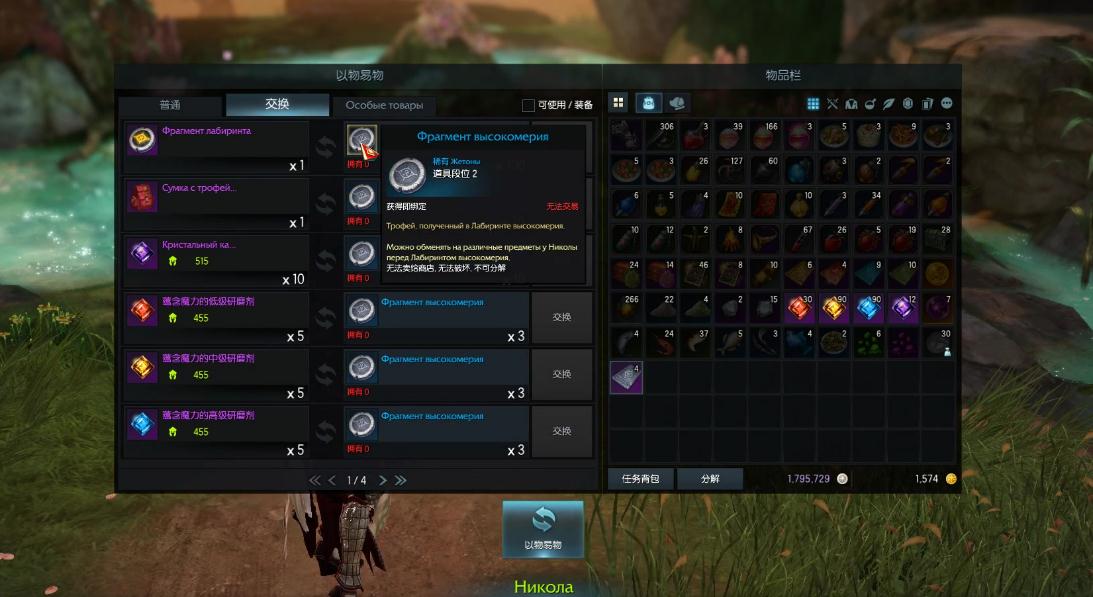Exchange the blue 高级研磨剂 for fragments
The width and height of the screenshot is (1093, 597).
[561, 431]
